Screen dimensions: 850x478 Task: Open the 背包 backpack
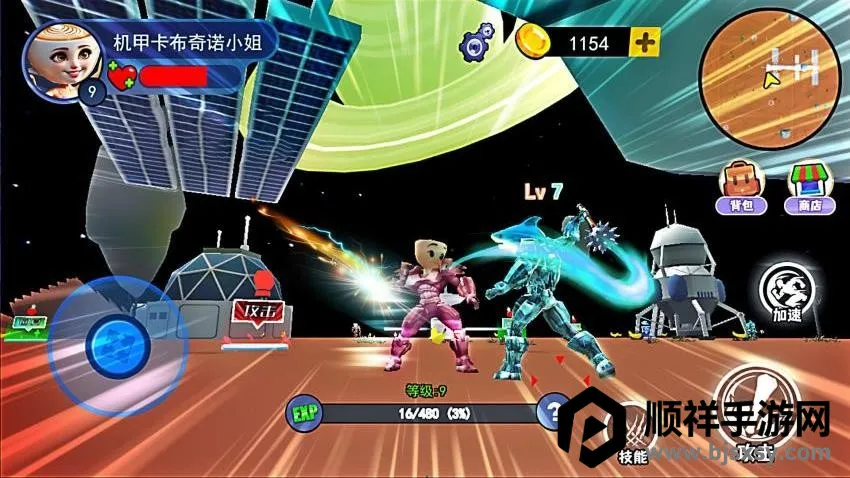(x=741, y=187)
